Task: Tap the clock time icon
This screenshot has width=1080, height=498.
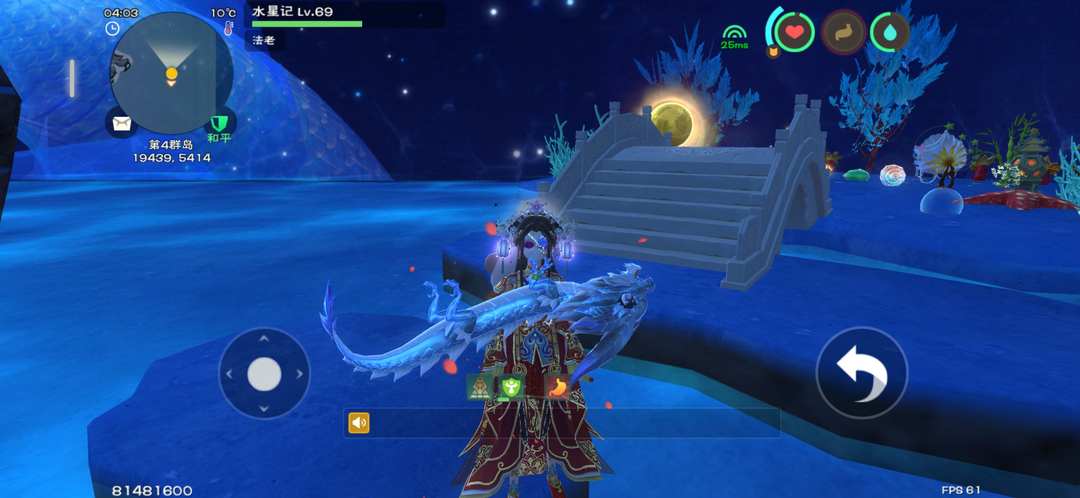Action: click(113, 28)
